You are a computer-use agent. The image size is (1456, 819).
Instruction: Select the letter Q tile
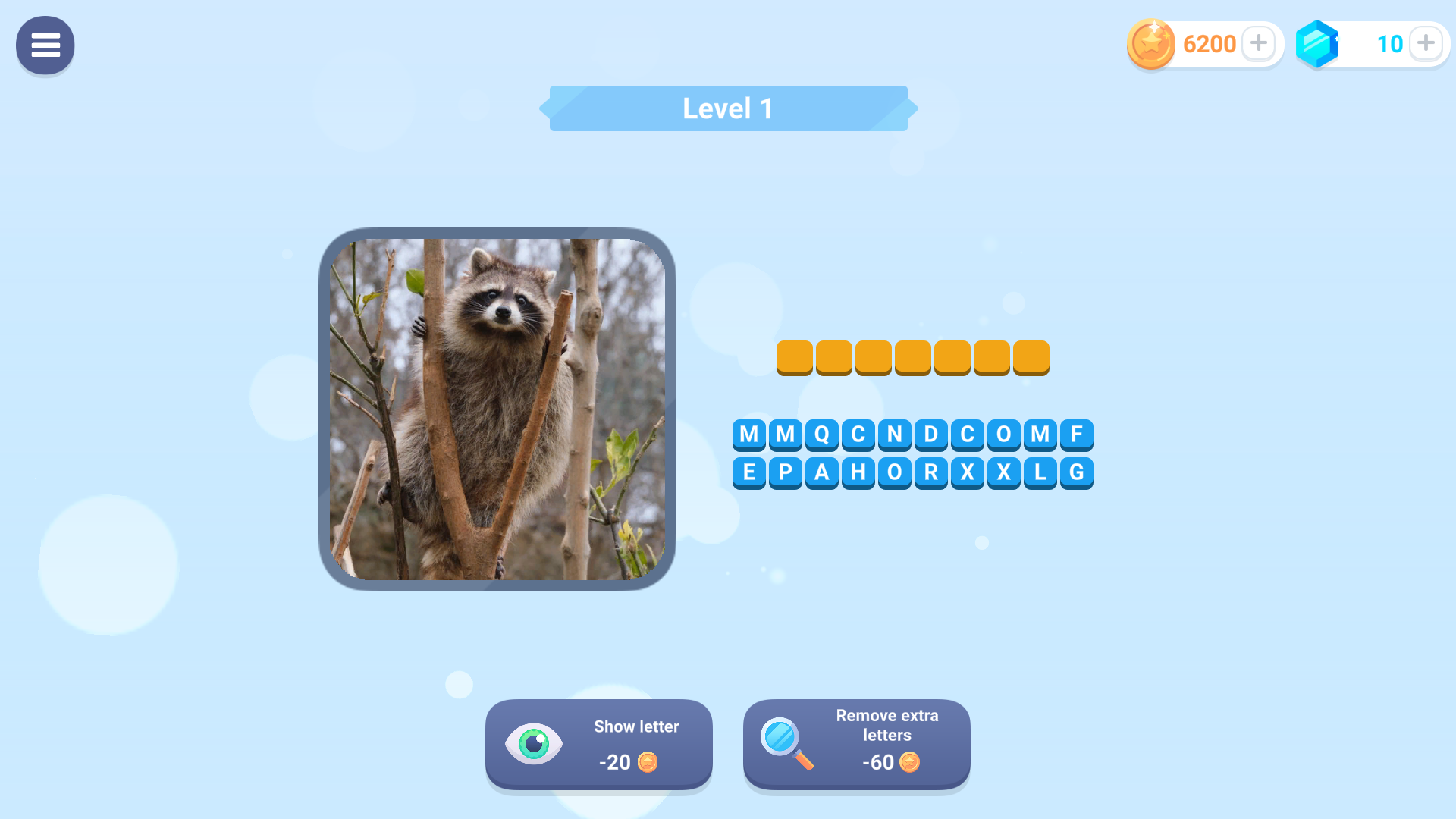(x=822, y=435)
